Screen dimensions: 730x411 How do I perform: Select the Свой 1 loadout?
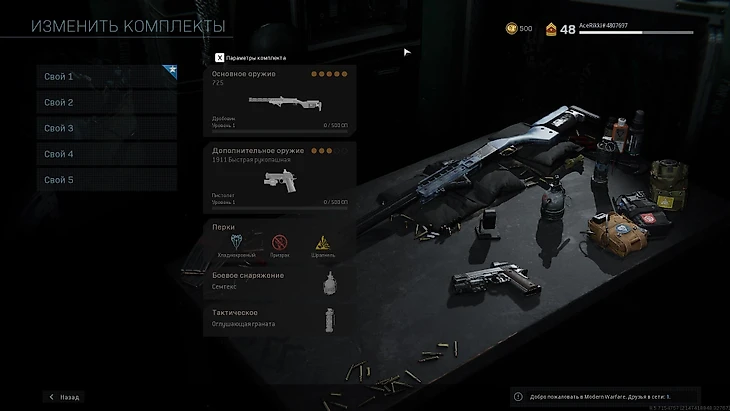click(x=106, y=77)
